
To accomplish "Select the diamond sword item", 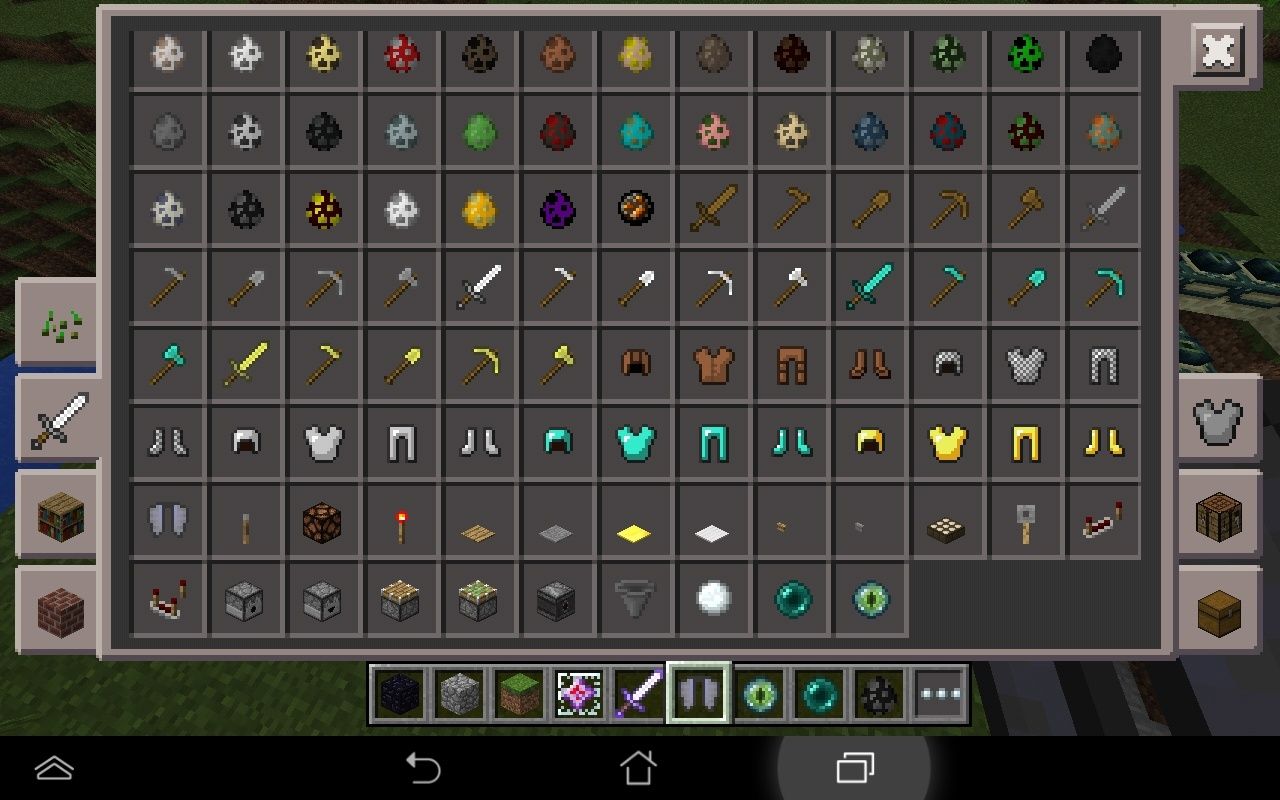I will [870, 285].
